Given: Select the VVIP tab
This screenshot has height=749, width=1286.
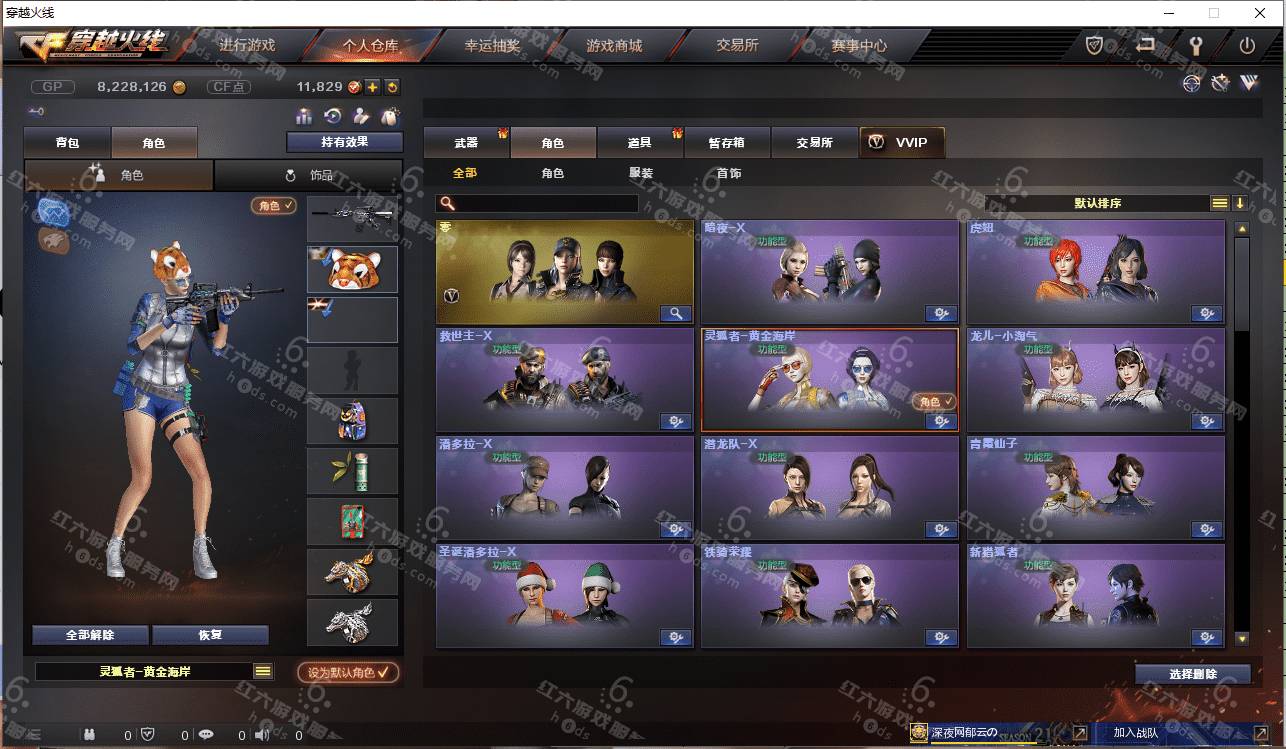Looking at the screenshot, I should pyautogui.click(x=901, y=143).
